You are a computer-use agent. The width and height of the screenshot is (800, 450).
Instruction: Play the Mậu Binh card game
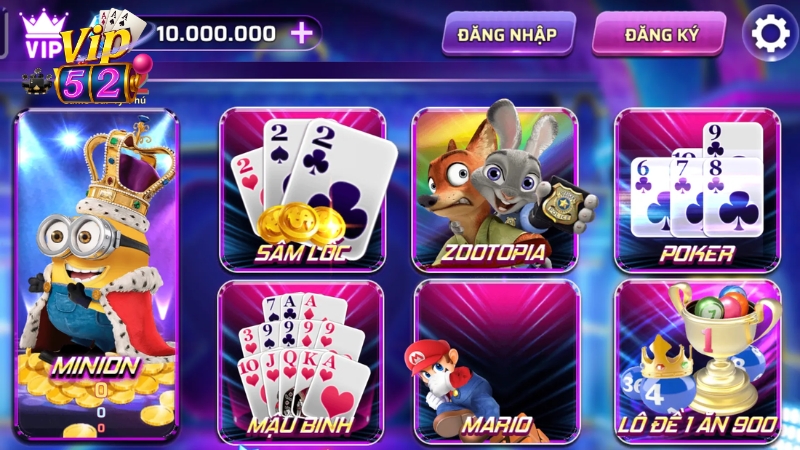click(x=301, y=360)
